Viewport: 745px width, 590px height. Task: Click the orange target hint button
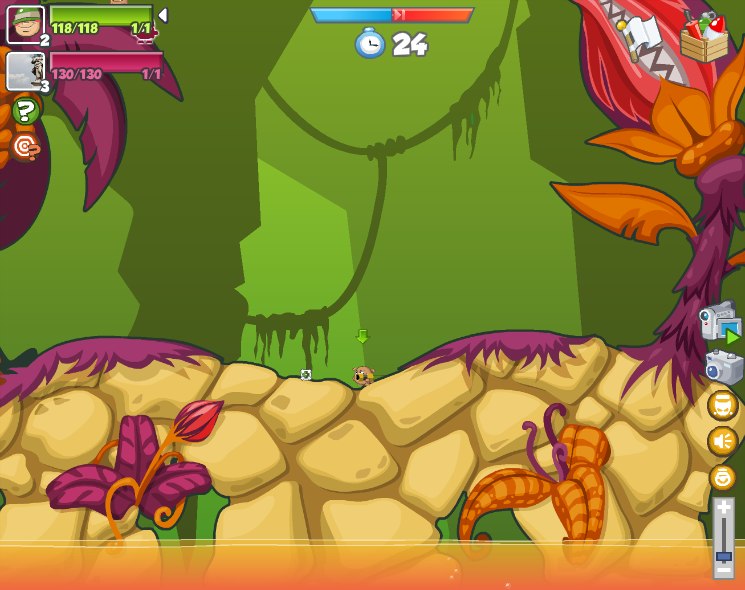coord(27,147)
